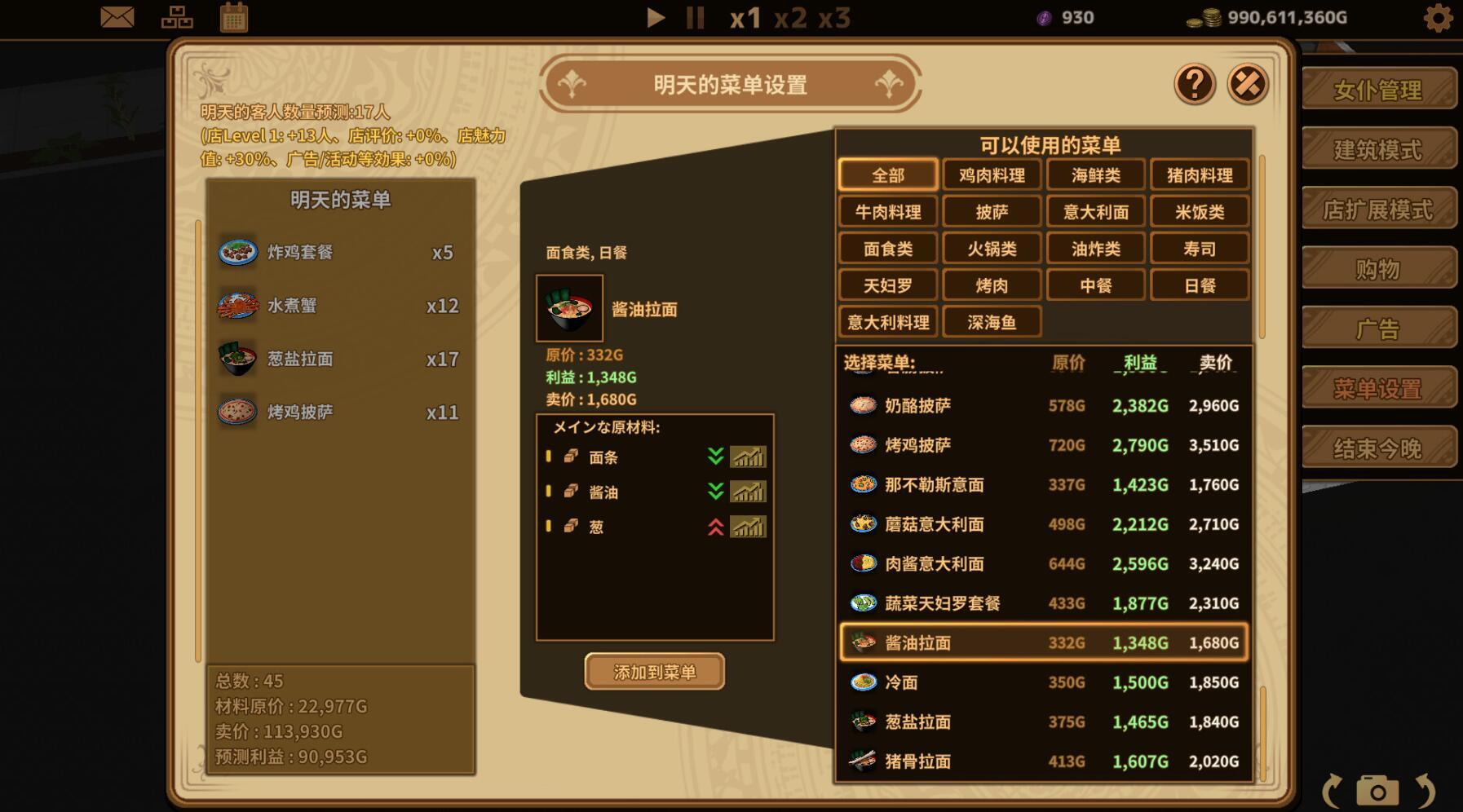
Task: Switch to the 火锅类 category
Action: (992, 248)
